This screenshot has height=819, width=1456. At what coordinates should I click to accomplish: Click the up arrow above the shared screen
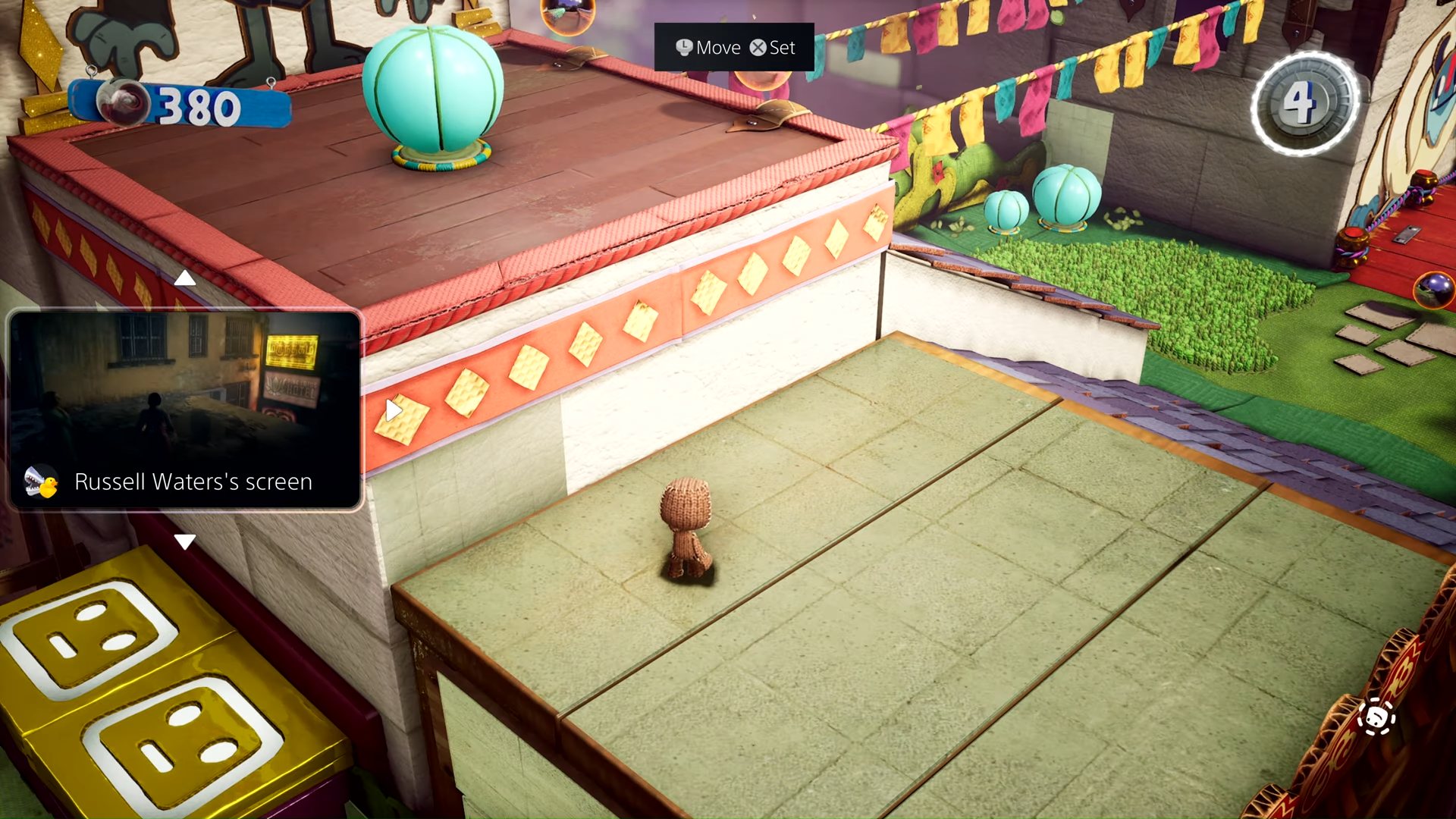click(184, 279)
